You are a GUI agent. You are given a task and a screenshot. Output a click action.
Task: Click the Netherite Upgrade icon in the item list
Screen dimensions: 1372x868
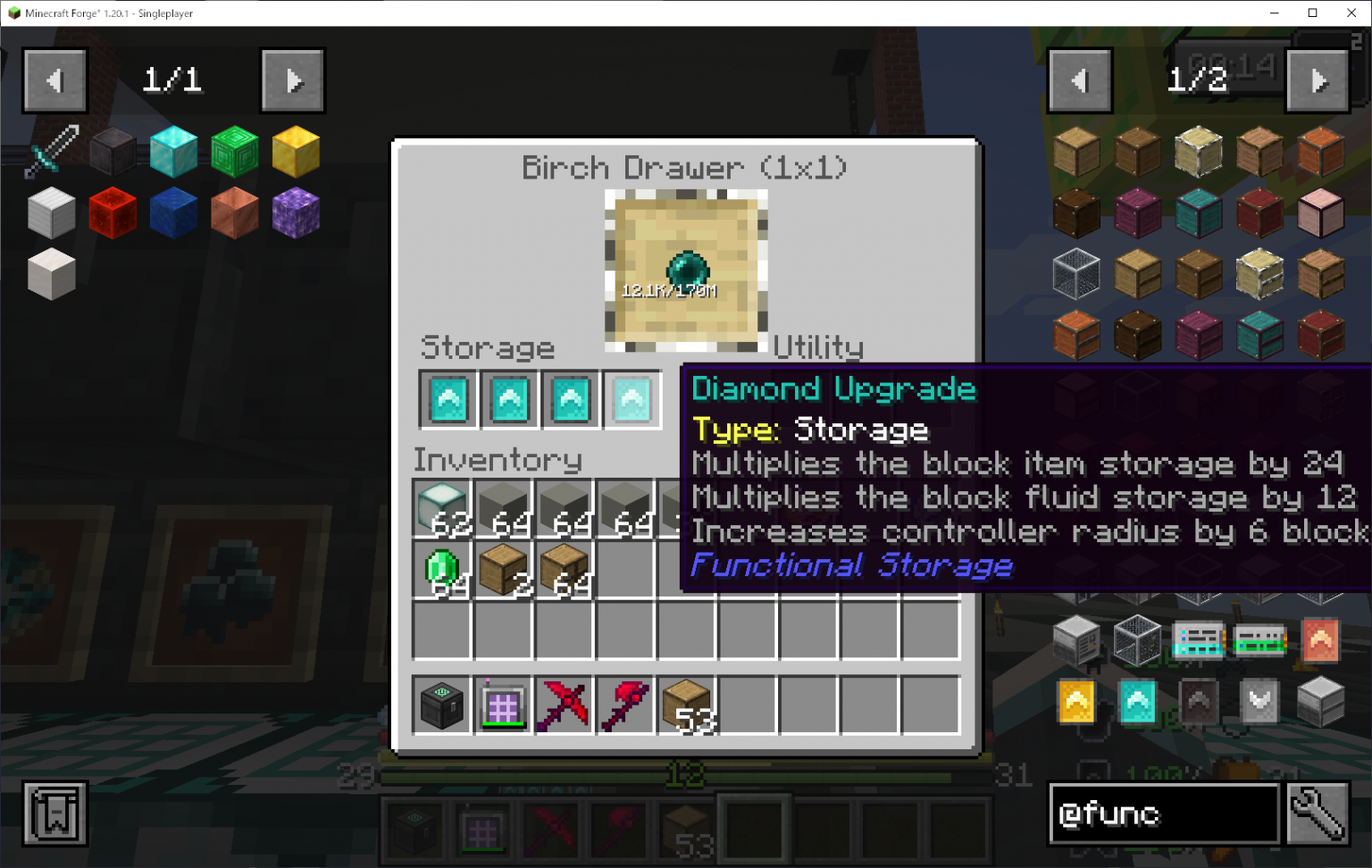(x=1198, y=702)
